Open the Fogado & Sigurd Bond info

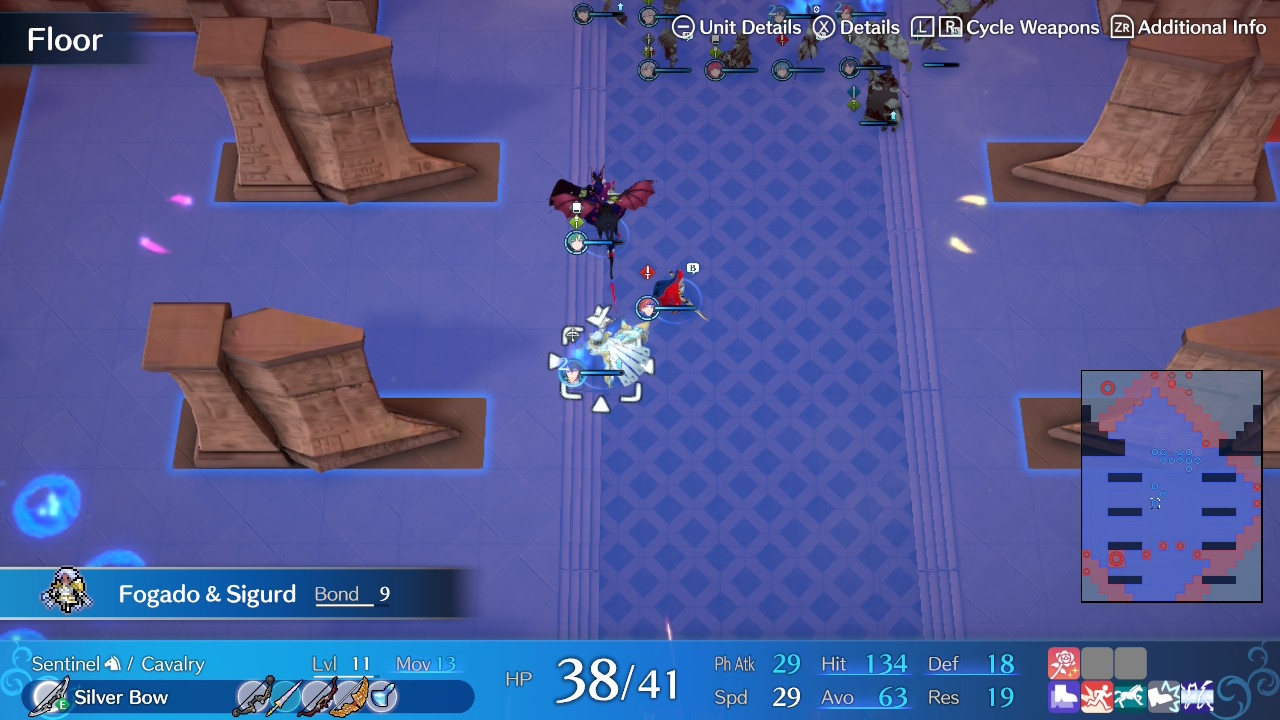(352, 594)
